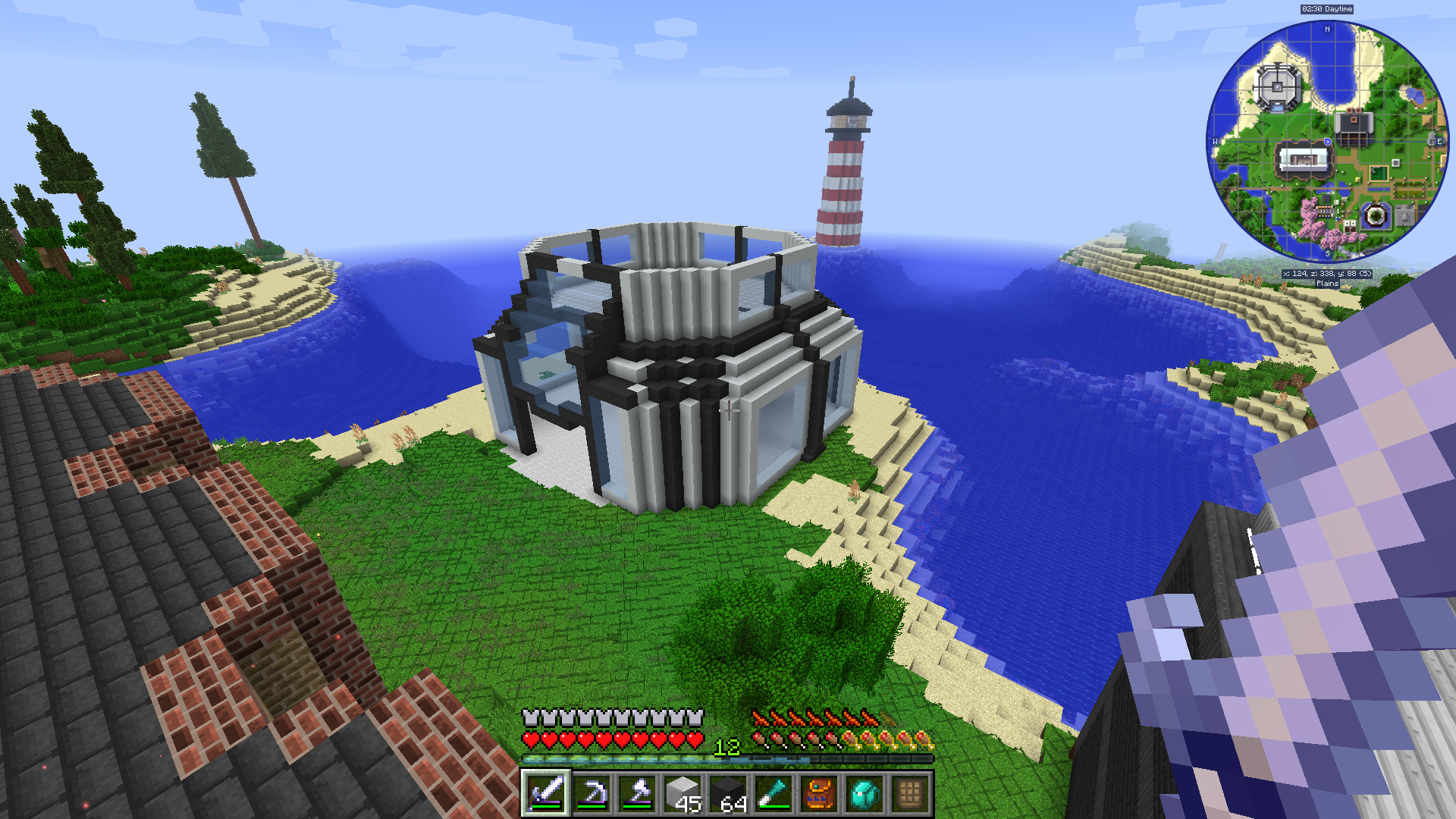Select the teal-handled tool slot
Image resolution: width=1456 pixels, height=819 pixels.
773,793
